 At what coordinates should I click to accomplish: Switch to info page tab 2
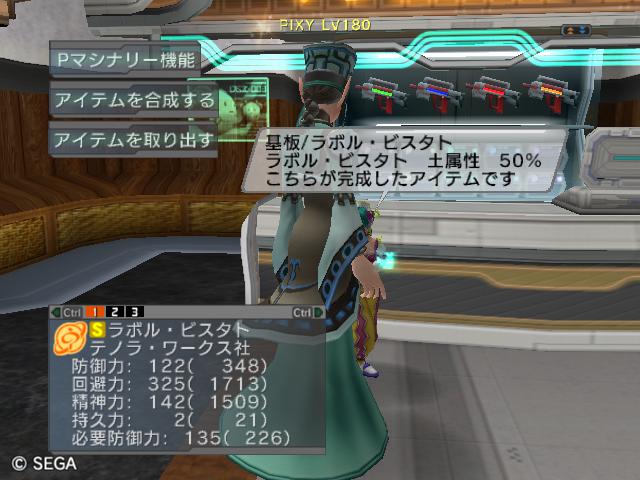[116, 311]
